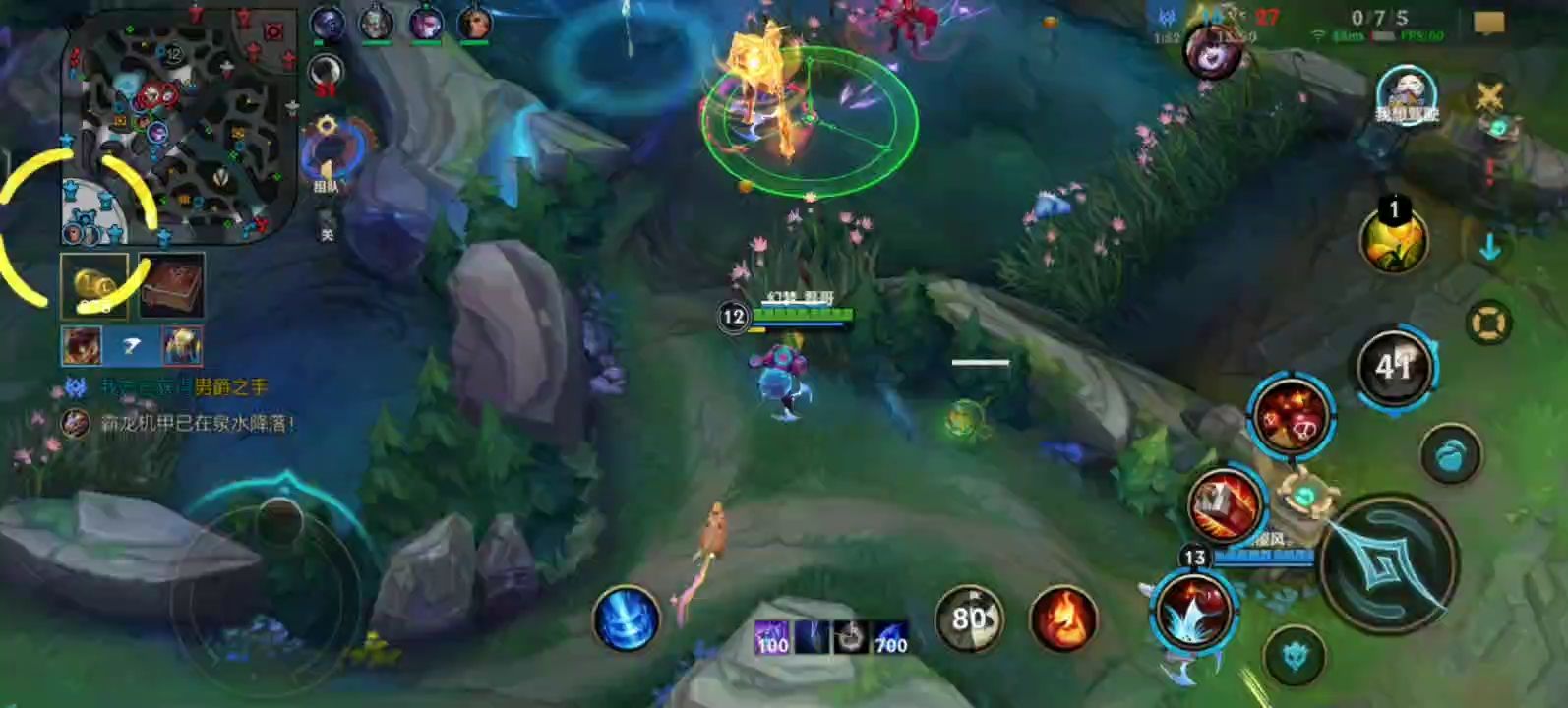Viewport: 1568px width, 708px height.
Task: Tap the summoner spell on 80 cooldown
Action: pyautogui.click(x=969, y=619)
